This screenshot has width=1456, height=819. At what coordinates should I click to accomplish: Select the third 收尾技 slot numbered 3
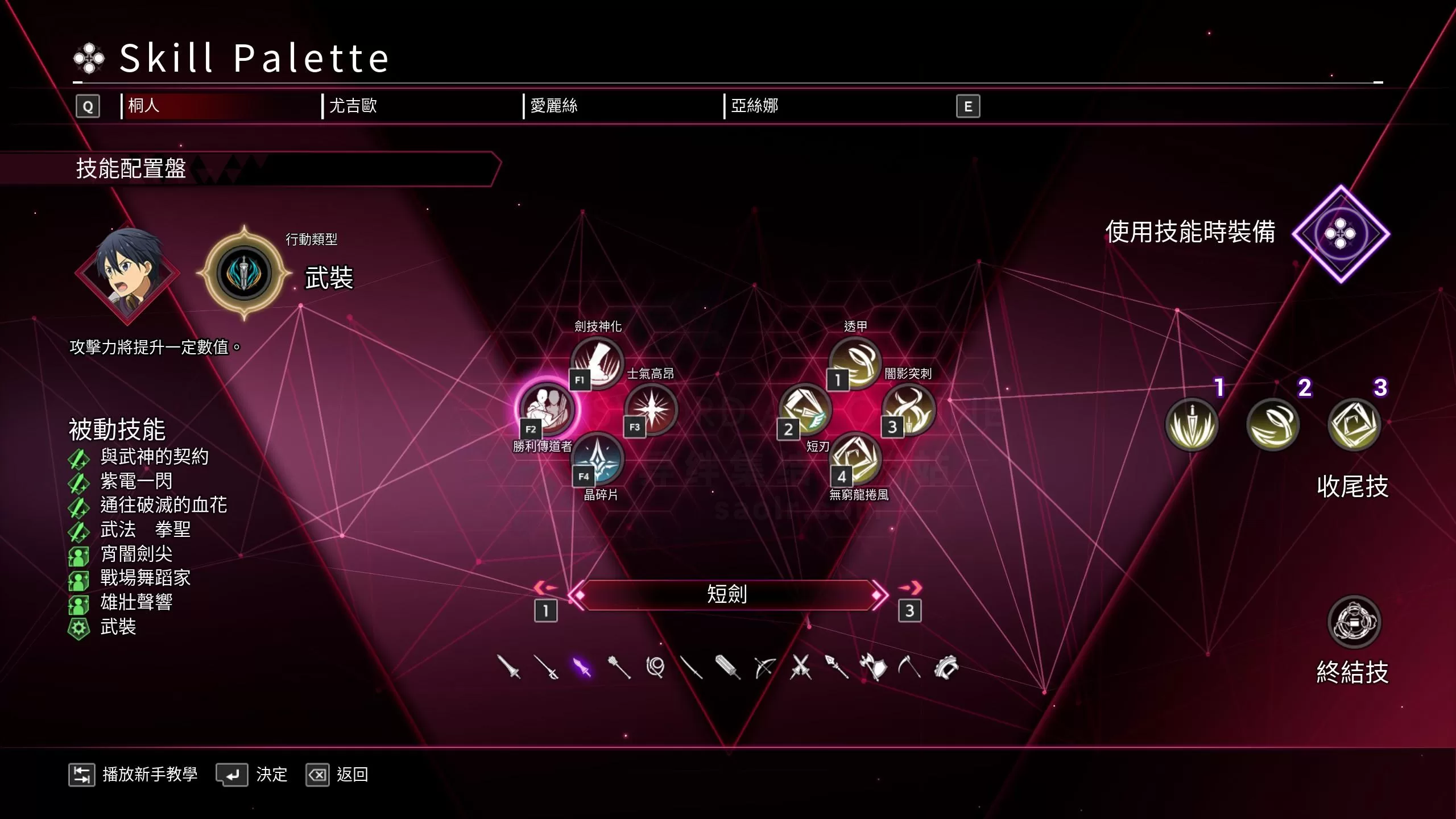[1354, 424]
